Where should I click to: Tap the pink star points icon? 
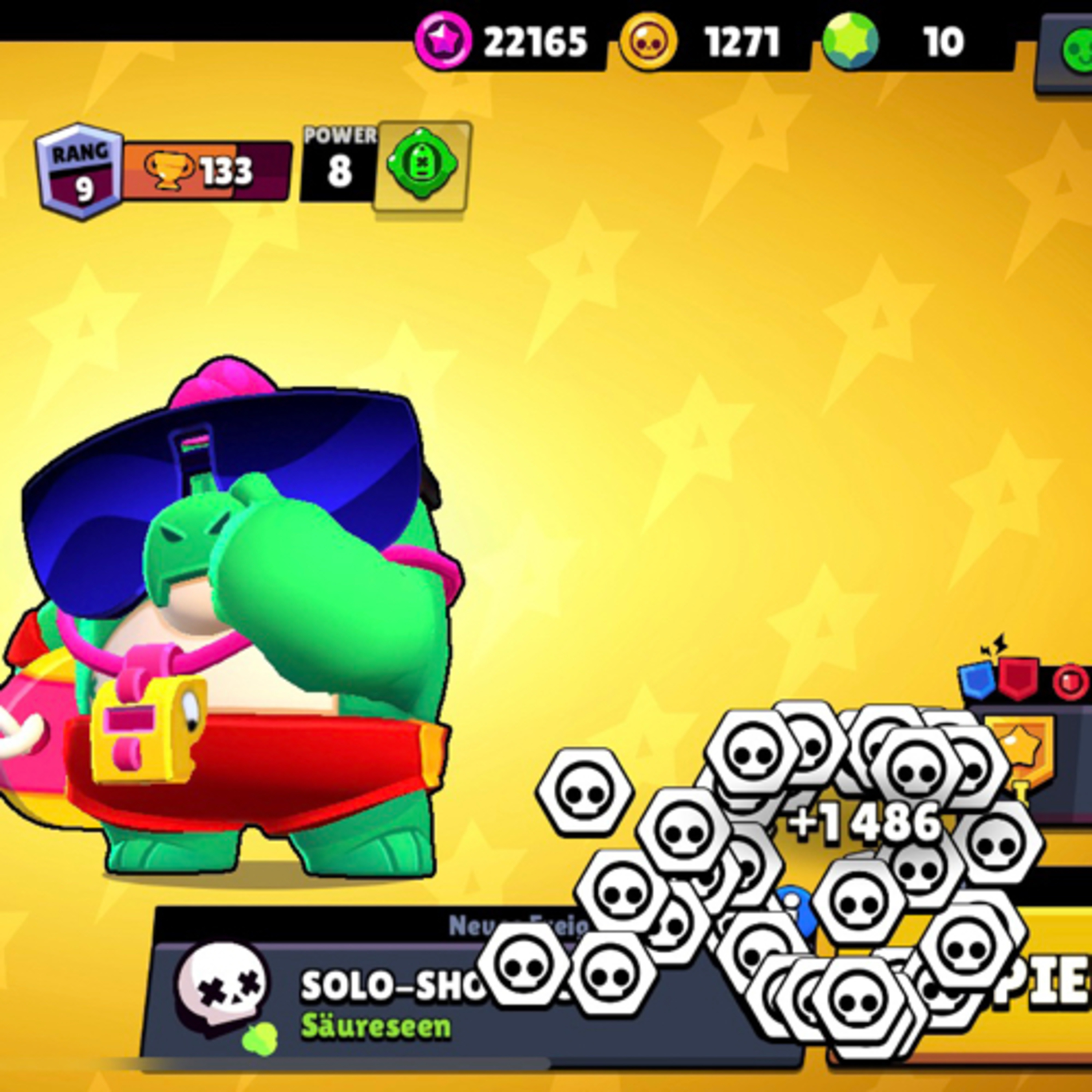(443, 41)
